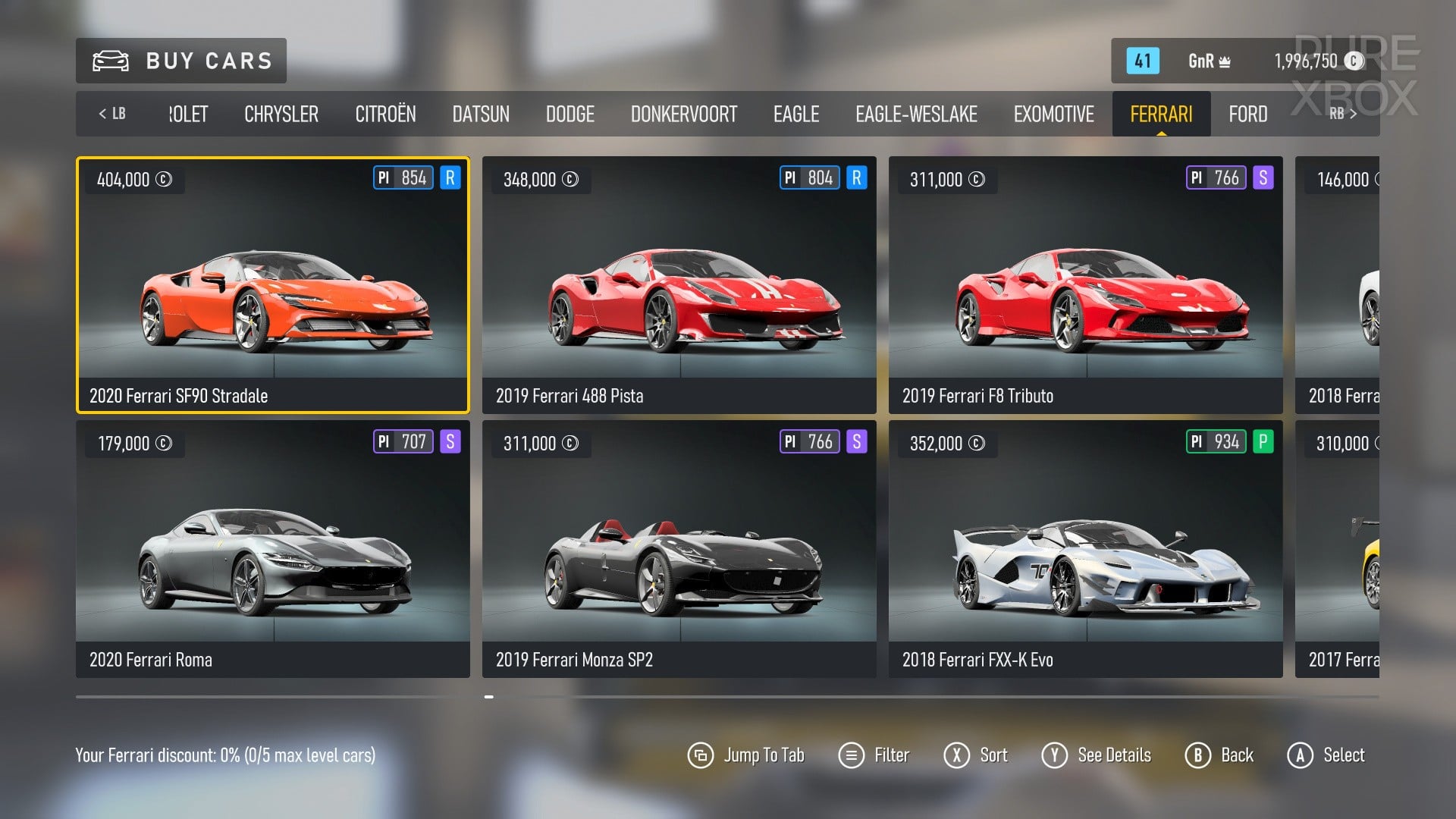Select the 2018 Ferrari FXX-K Evo card

pyautogui.click(x=1086, y=546)
